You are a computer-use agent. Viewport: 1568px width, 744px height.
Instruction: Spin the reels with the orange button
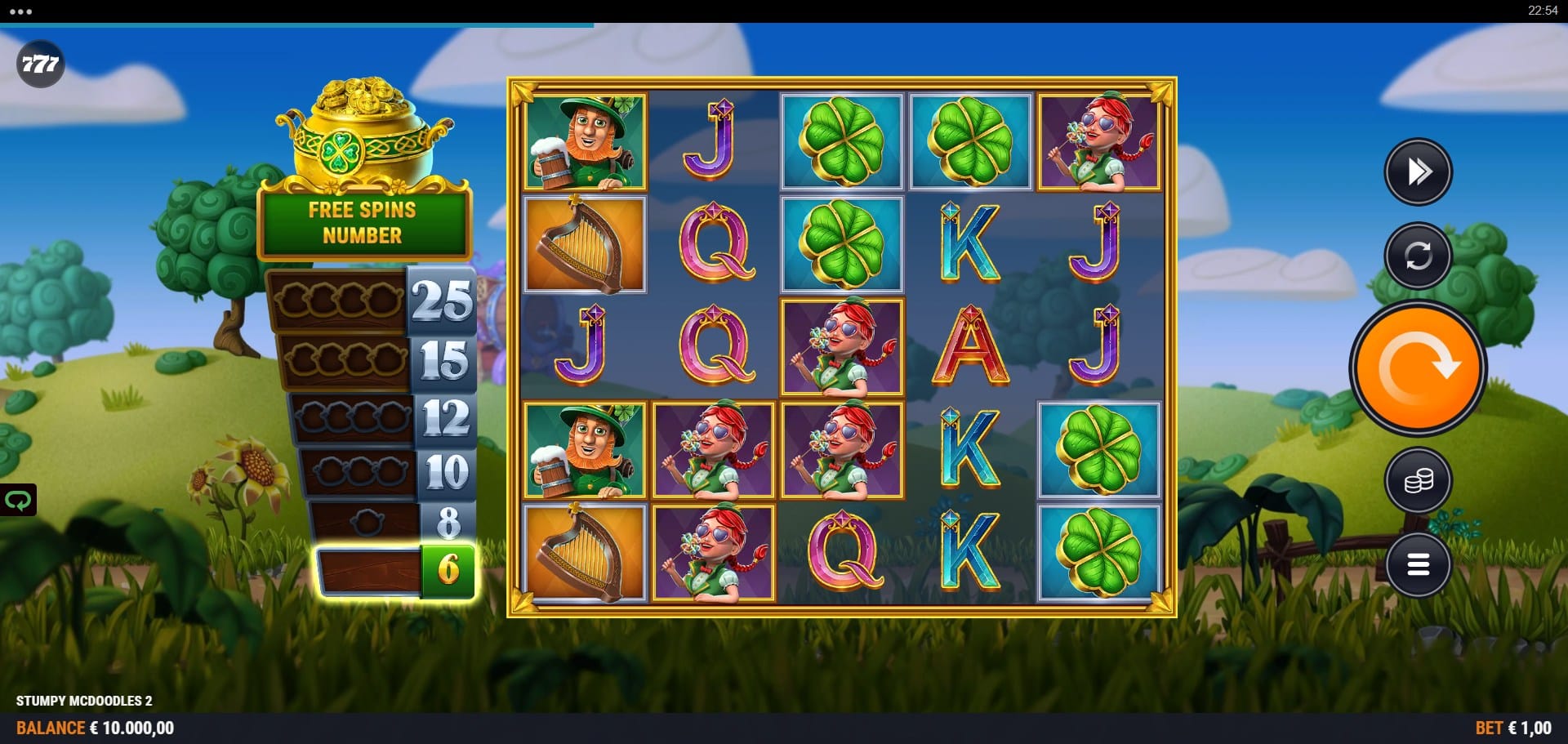coord(1418,368)
